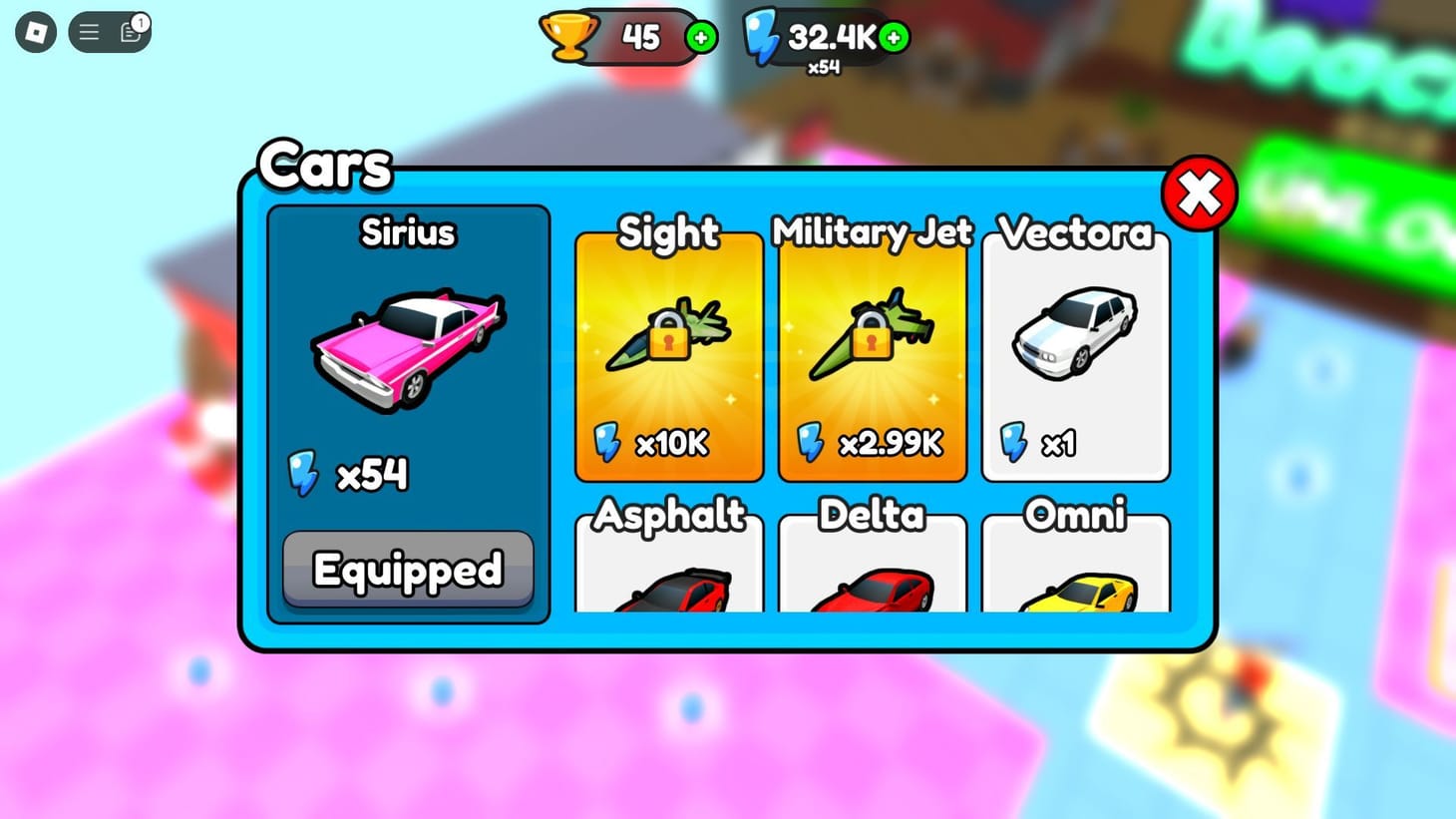Click the Cars panel title
This screenshot has width=1456, height=819.
pos(324,165)
